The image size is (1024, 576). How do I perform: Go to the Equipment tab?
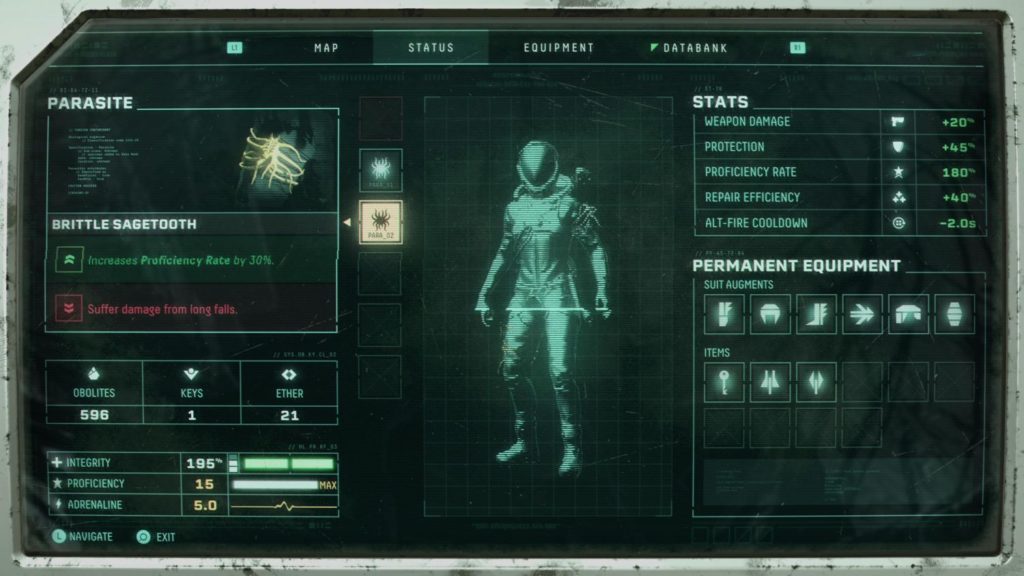click(x=559, y=47)
